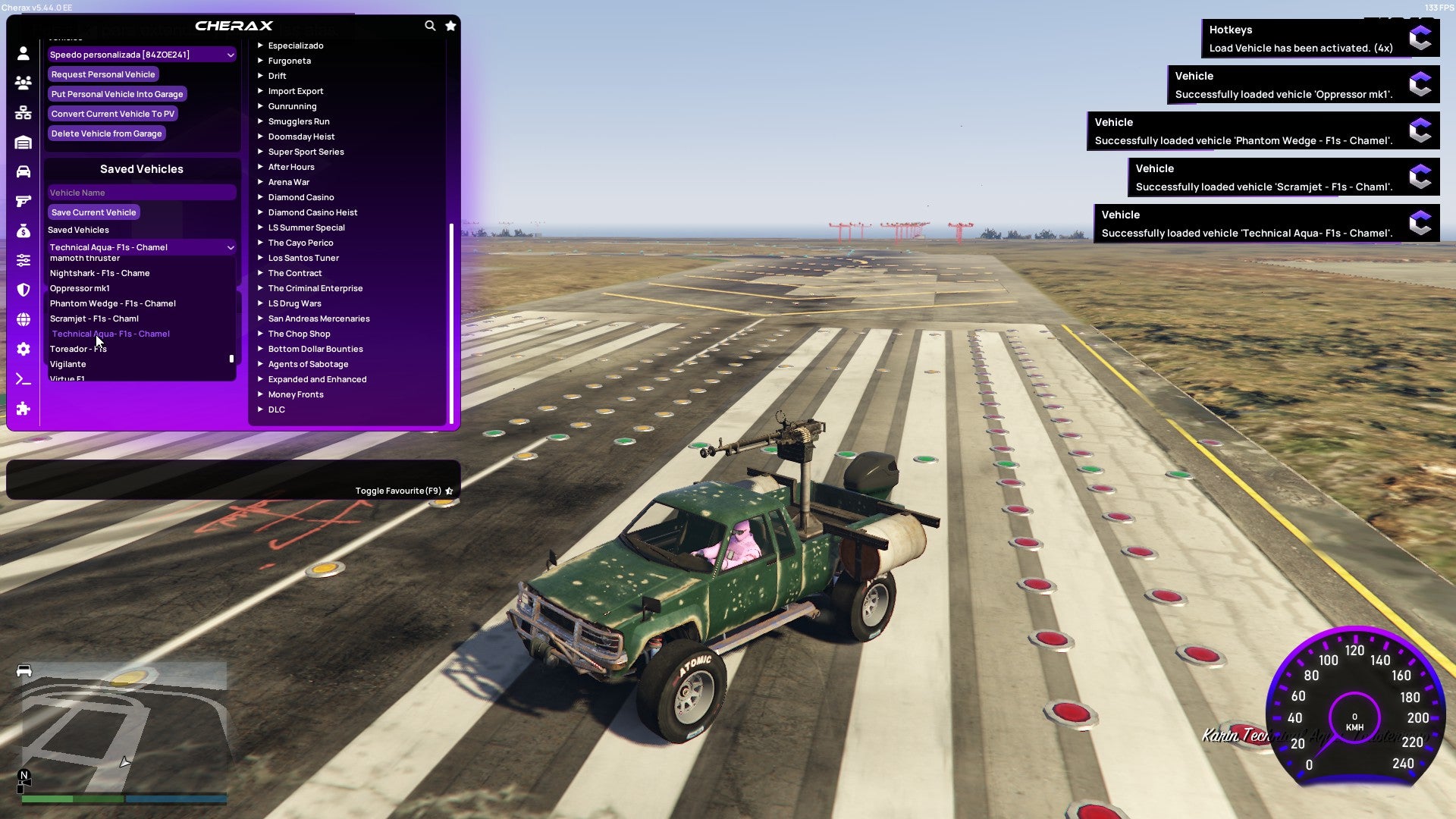Screen dimensions: 1456x819
Task: Toggle favourite with the star icon
Action: point(450,25)
